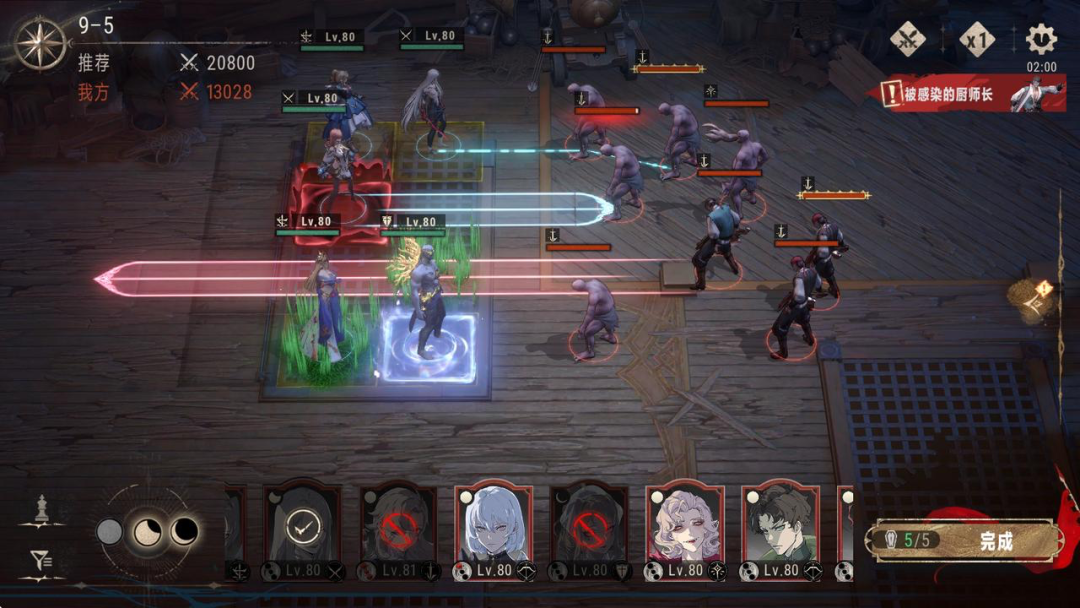
Task: Choose the blonde curly-haired hero card
Action: (685, 532)
